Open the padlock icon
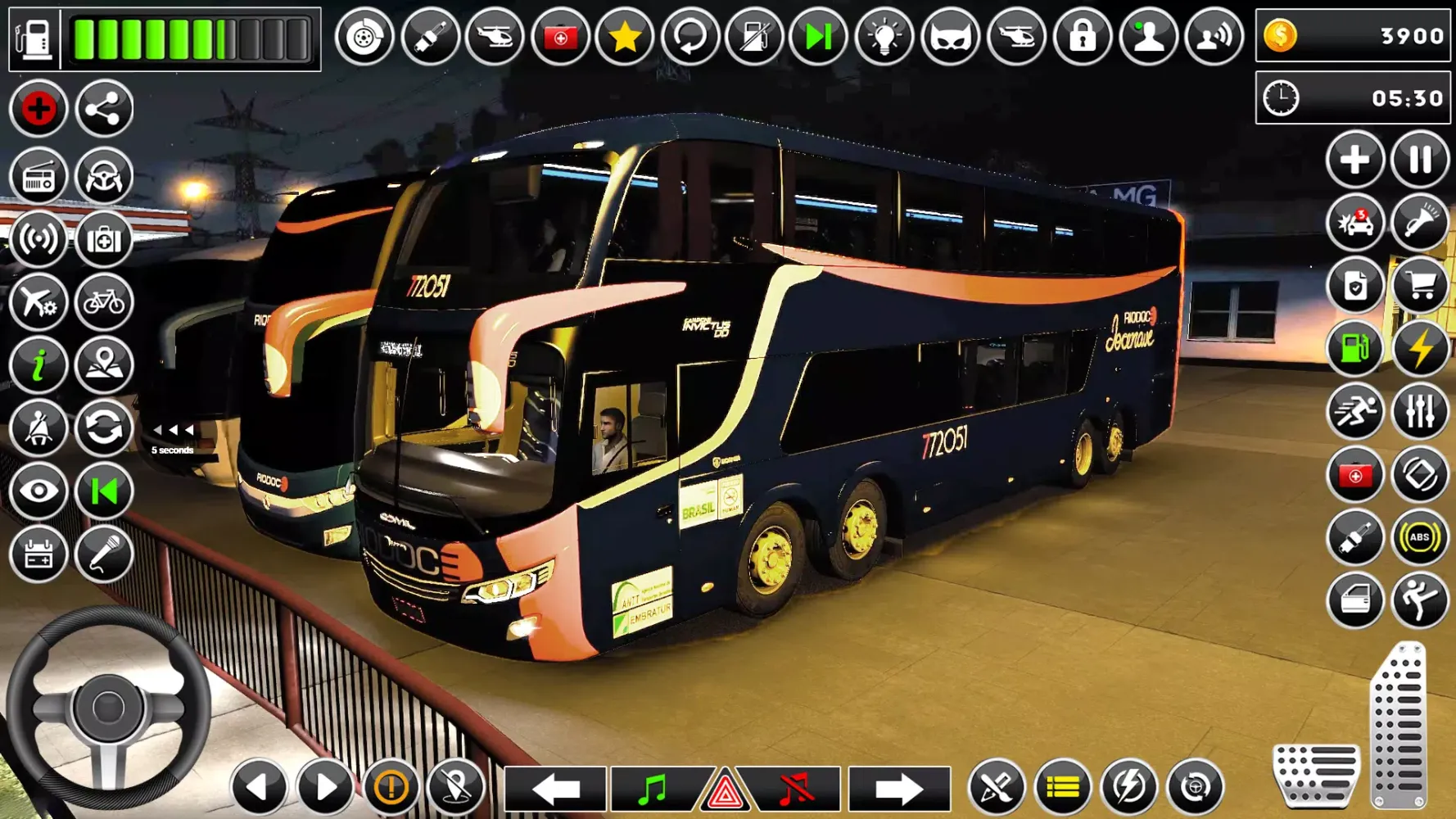 [x=1082, y=37]
